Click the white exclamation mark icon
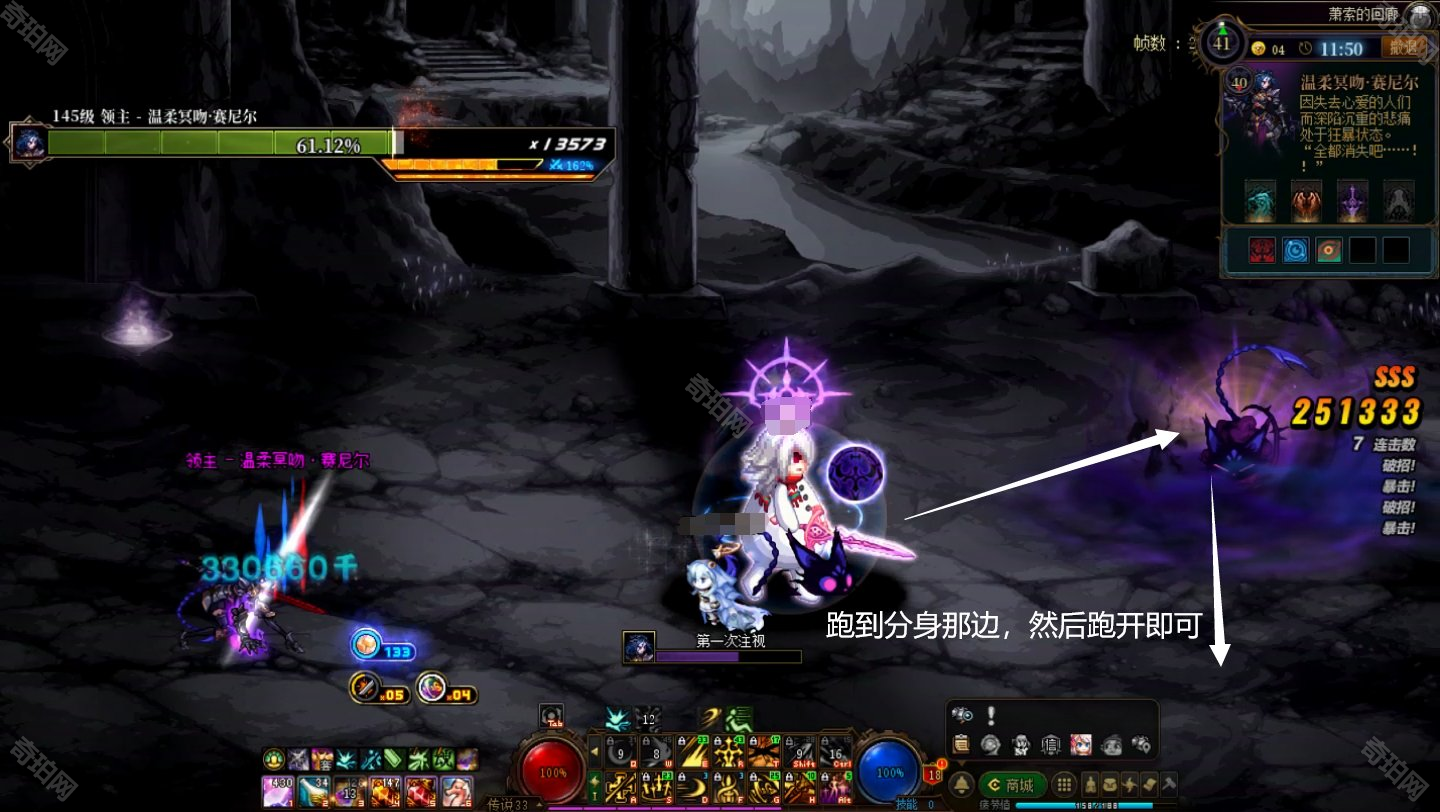This screenshot has height=812, width=1440. (991, 715)
